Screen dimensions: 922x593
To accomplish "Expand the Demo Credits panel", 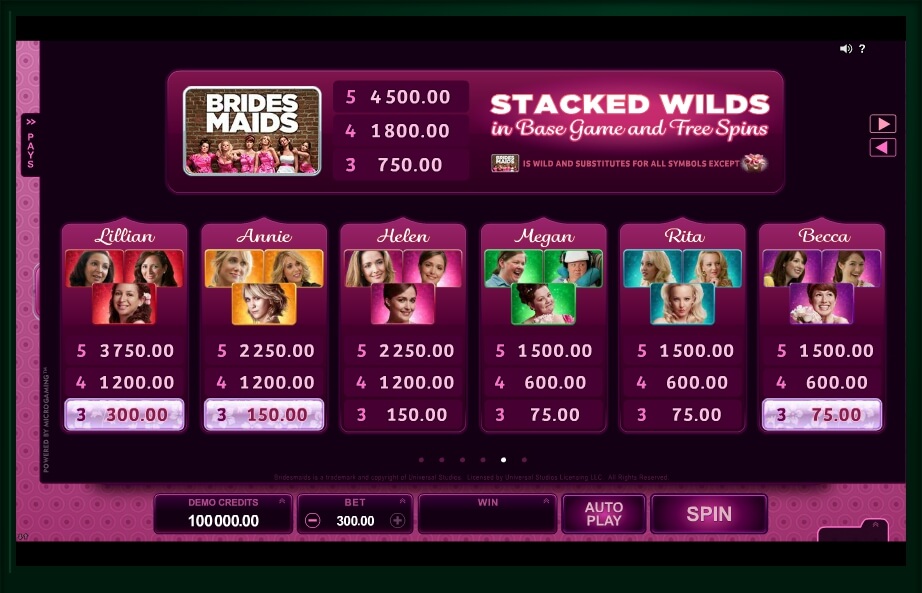I will click(282, 502).
